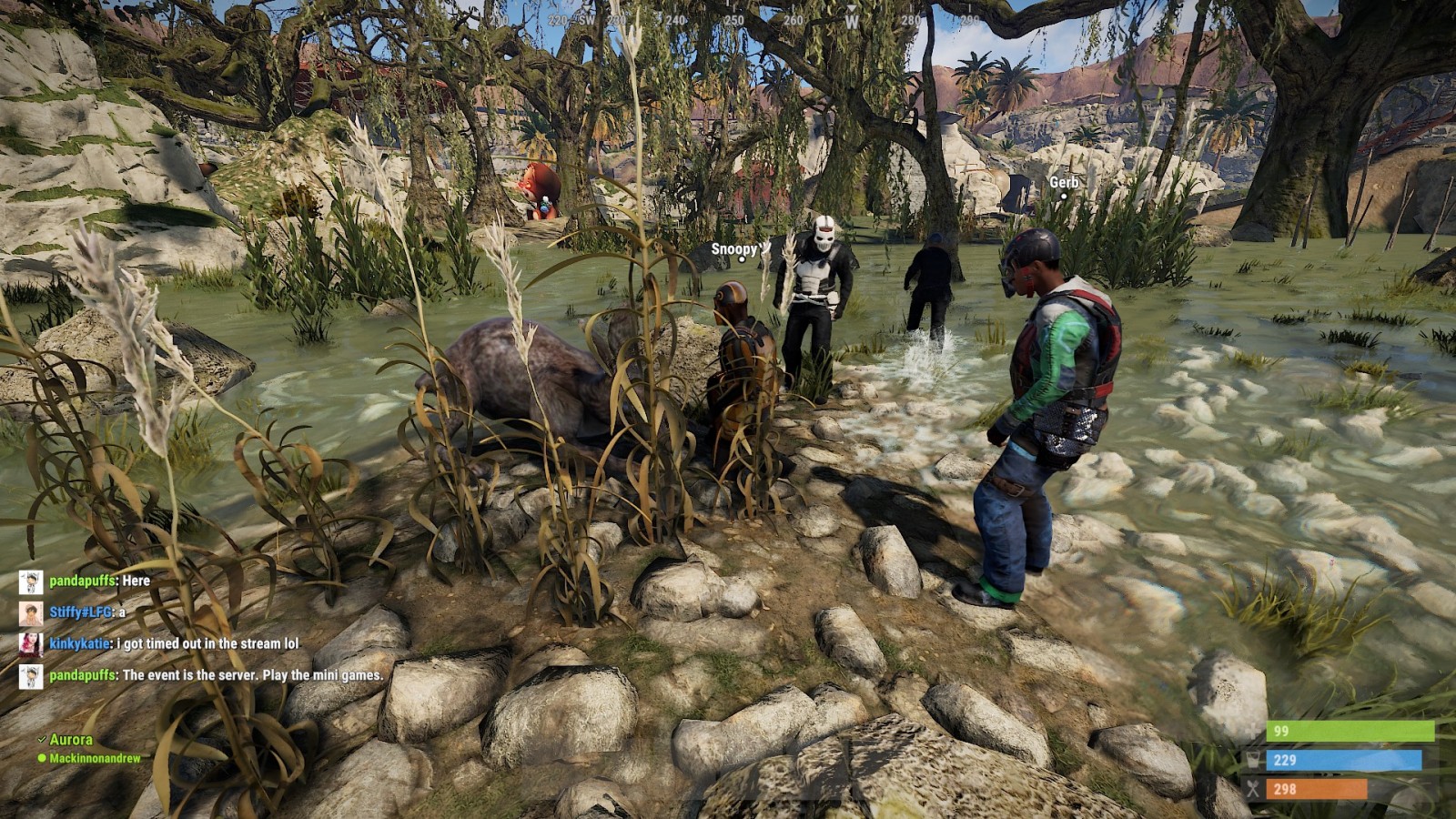Screen dimensions: 1456x819
Task: Select the Stiffy#LFG chat username
Action: 81,612
